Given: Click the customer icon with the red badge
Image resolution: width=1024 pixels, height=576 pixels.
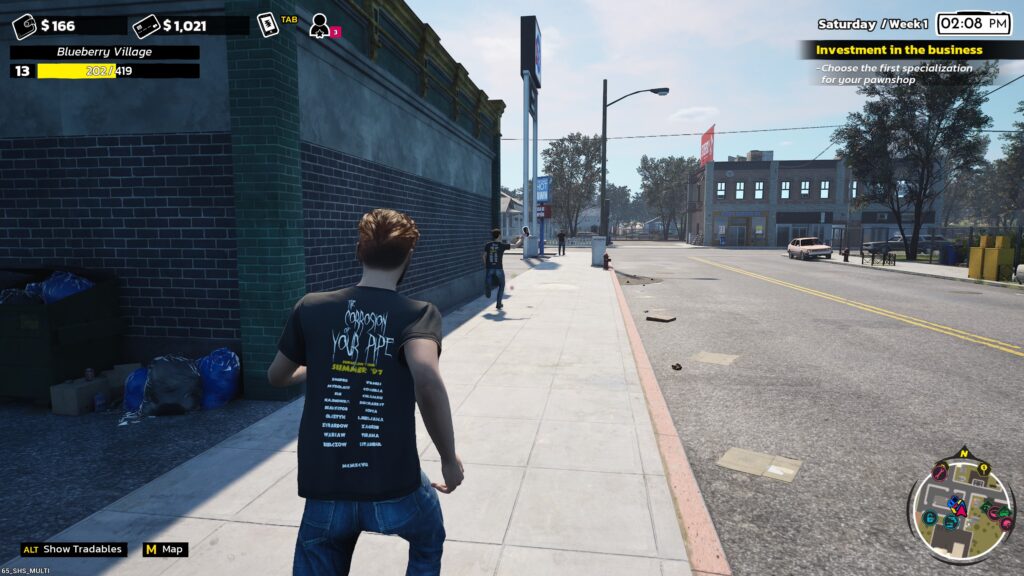Looking at the screenshot, I should click(320, 25).
